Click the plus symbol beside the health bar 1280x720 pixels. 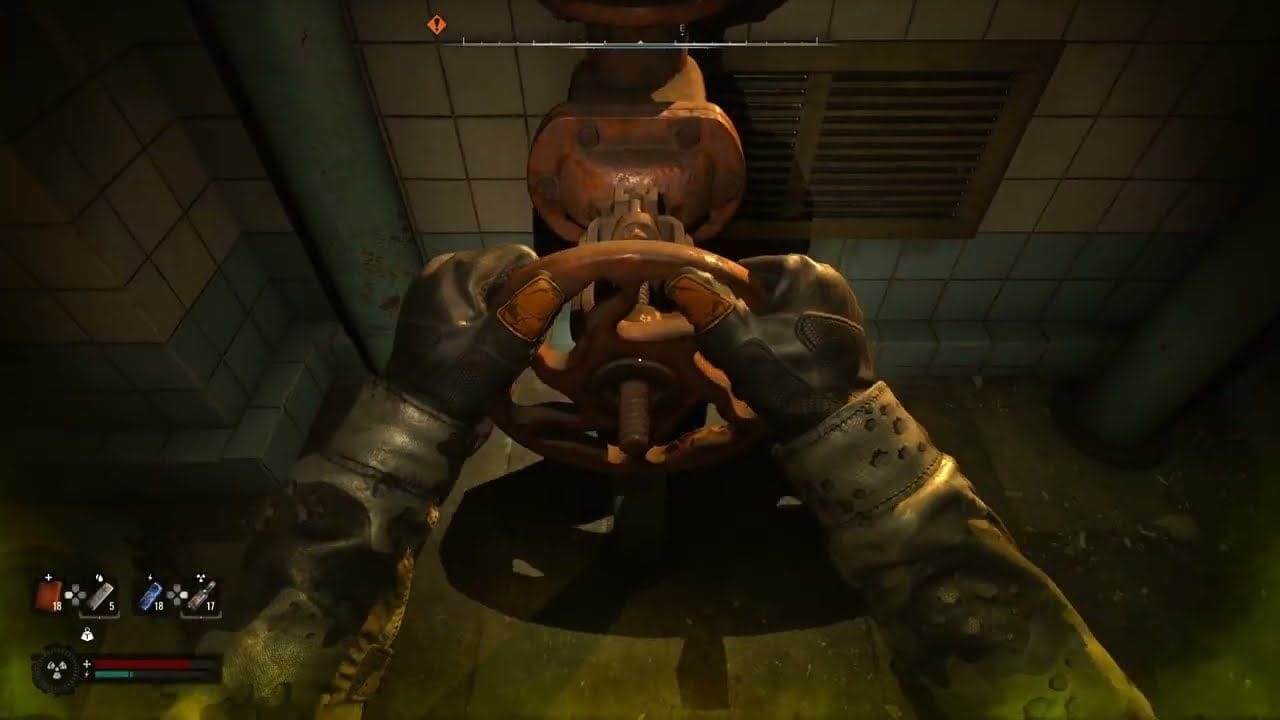(x=87, y=663)
